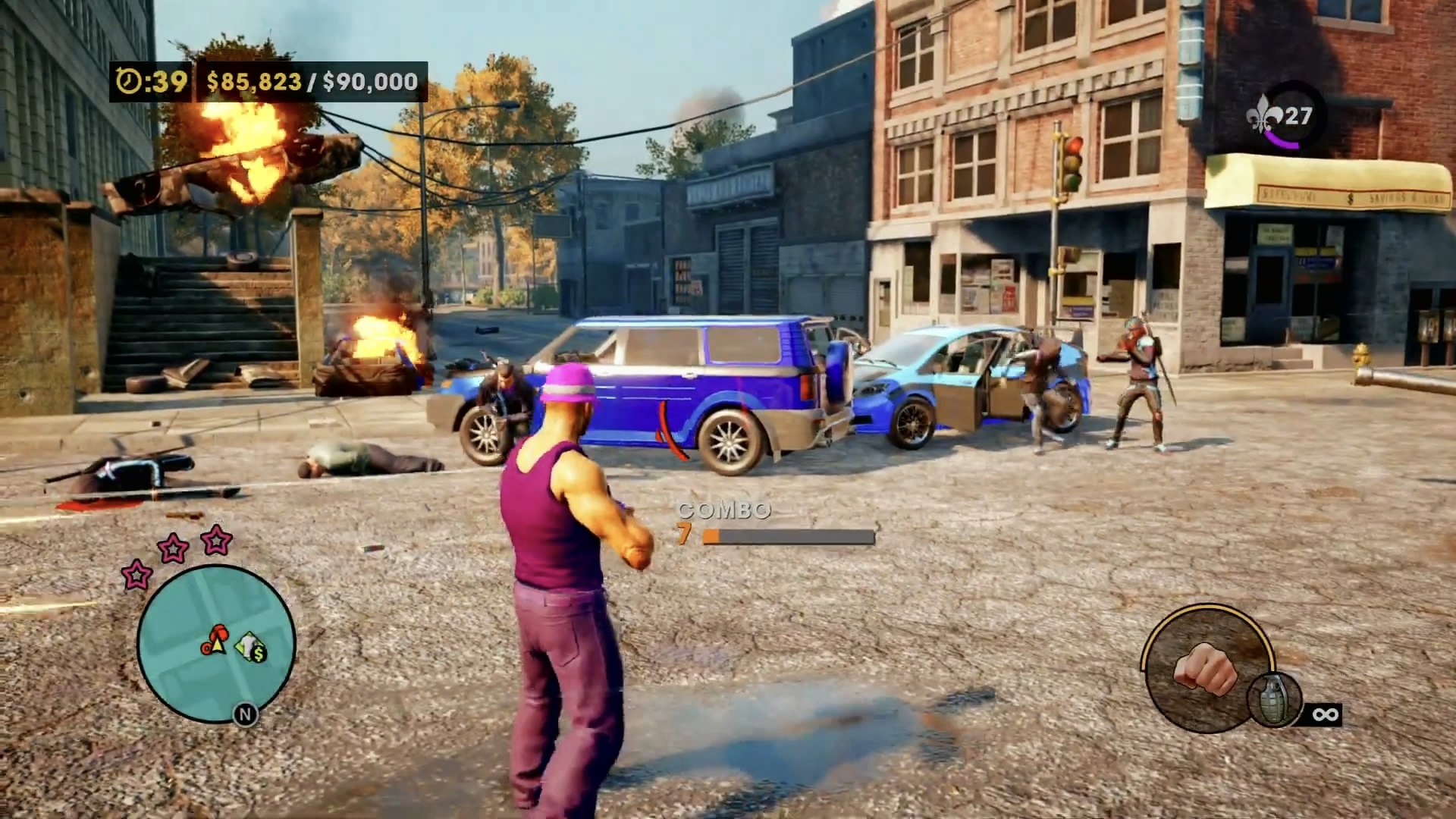This screenshot has height=819, width=1456.
Task: Click the circular minimap
Action: coord(216,643)
